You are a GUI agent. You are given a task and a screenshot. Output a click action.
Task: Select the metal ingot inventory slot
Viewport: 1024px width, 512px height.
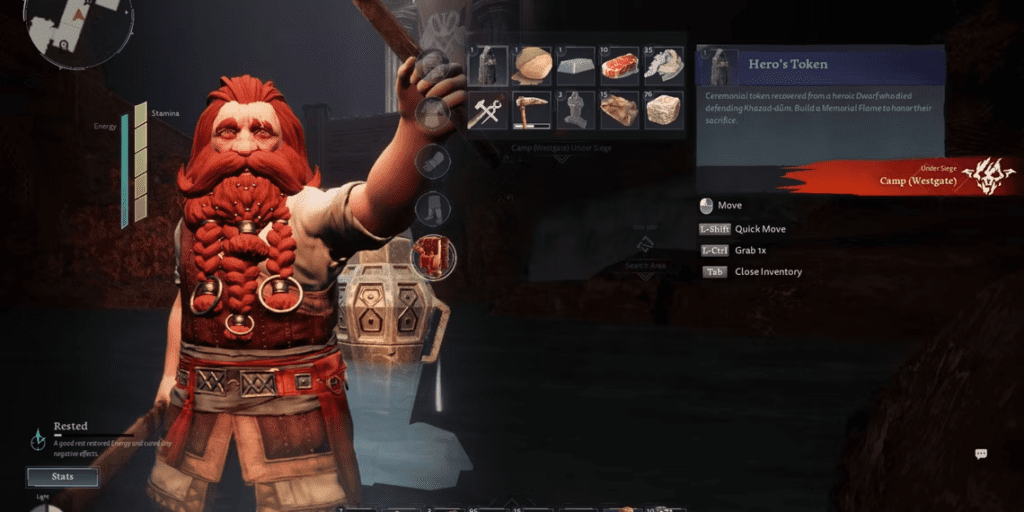[x=575, y=66]
